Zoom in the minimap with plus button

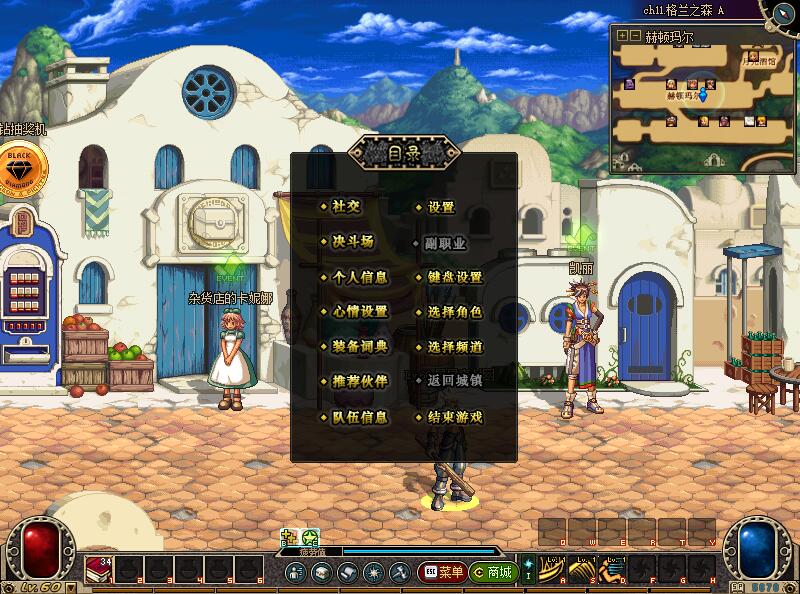pyautogui.click(x=622, y=35)
